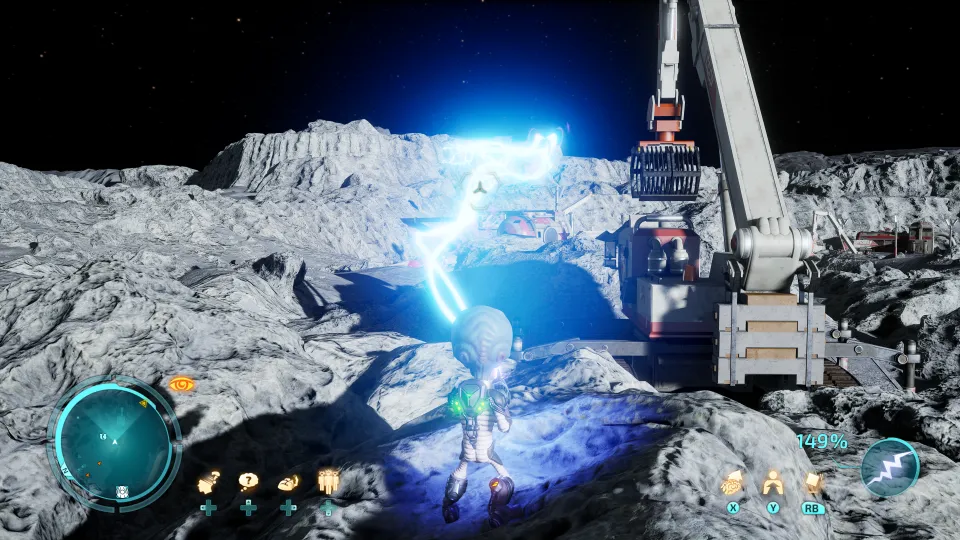
Task: Select the orange eye alert icon
Action: click(x=181, y=384)
